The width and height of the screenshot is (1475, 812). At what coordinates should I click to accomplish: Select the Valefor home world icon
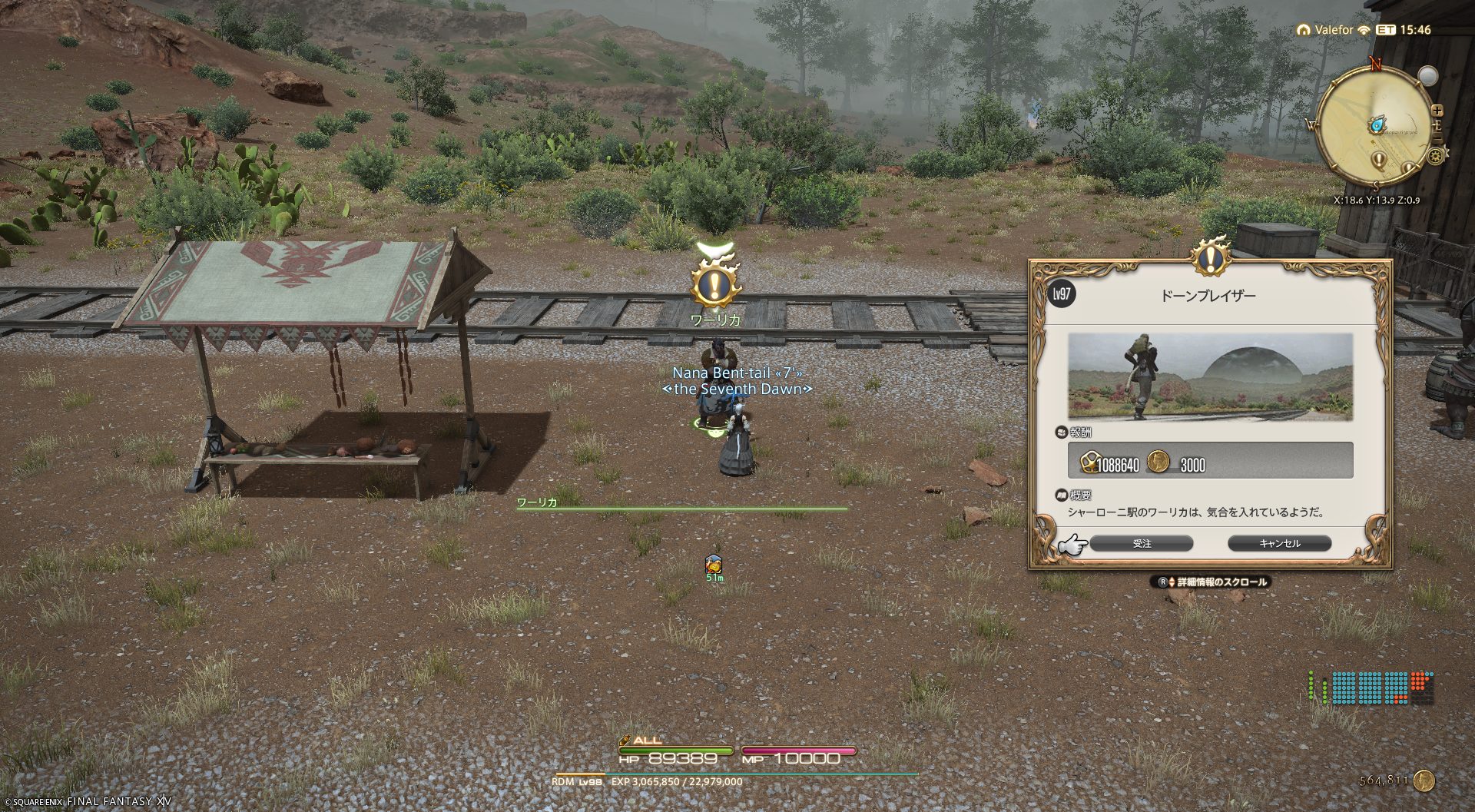pos(1303,30)
